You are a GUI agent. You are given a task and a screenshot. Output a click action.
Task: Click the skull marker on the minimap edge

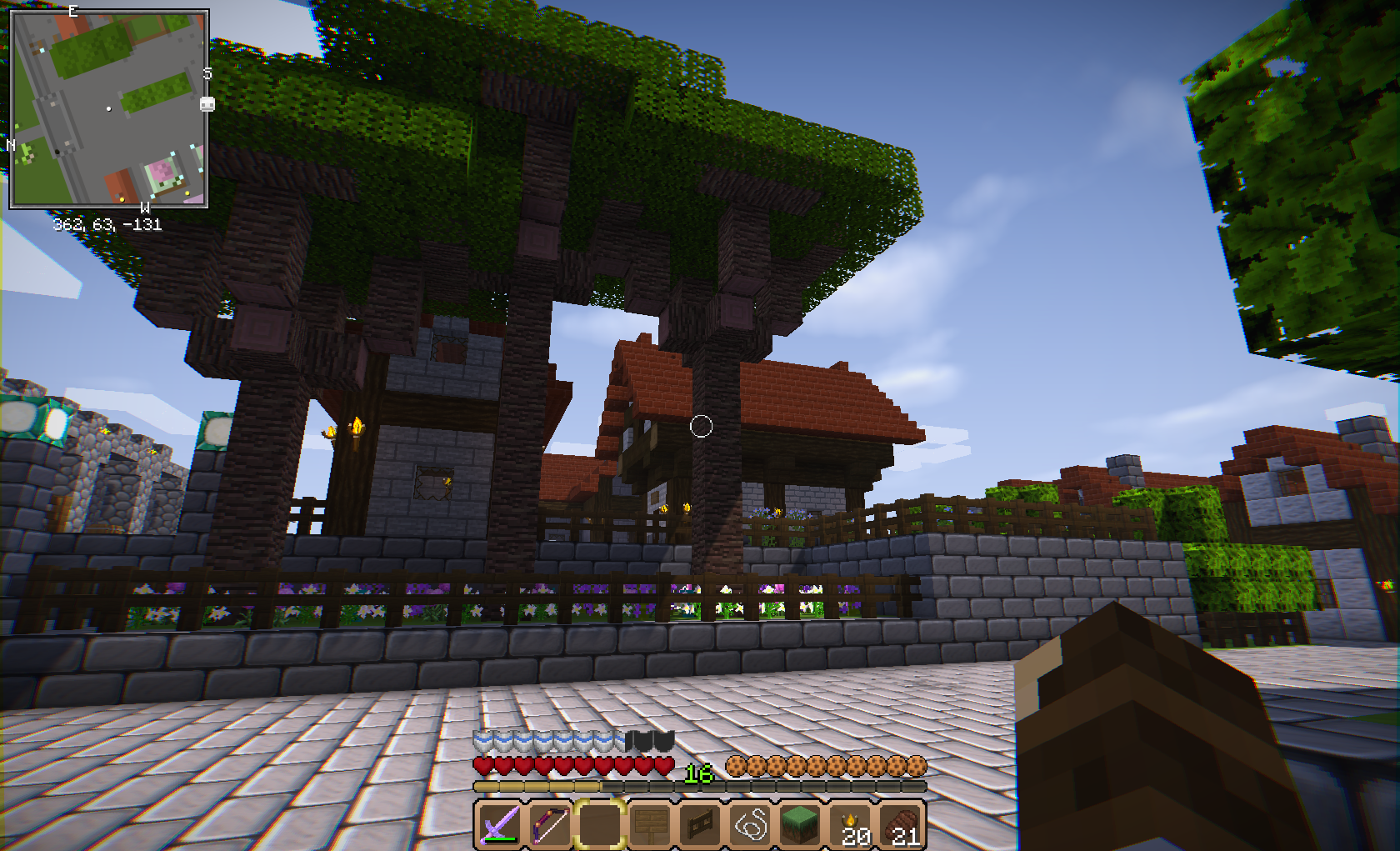[x=207, y=104]
